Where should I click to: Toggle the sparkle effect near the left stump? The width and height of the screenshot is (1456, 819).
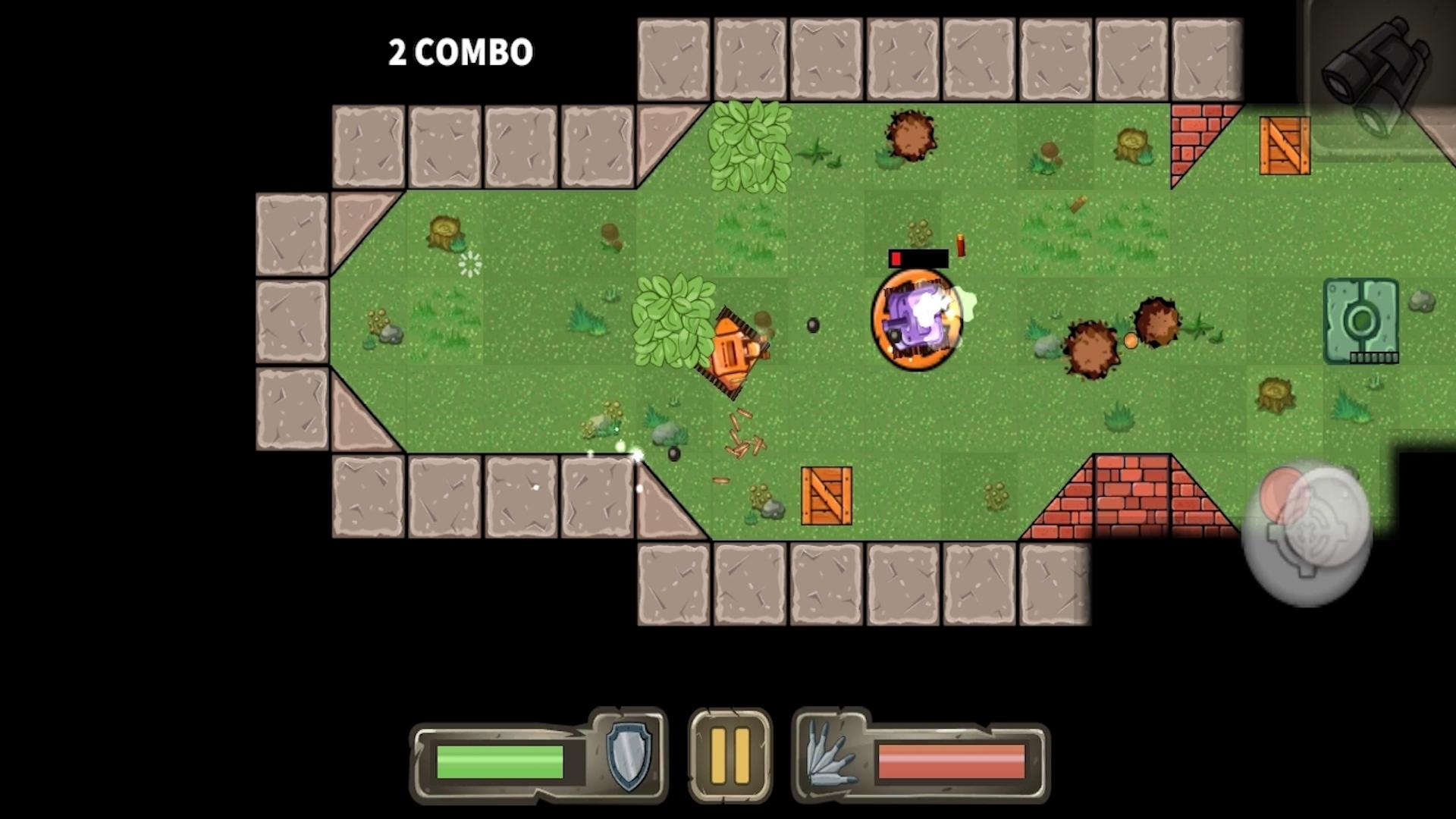click(469, 265)
